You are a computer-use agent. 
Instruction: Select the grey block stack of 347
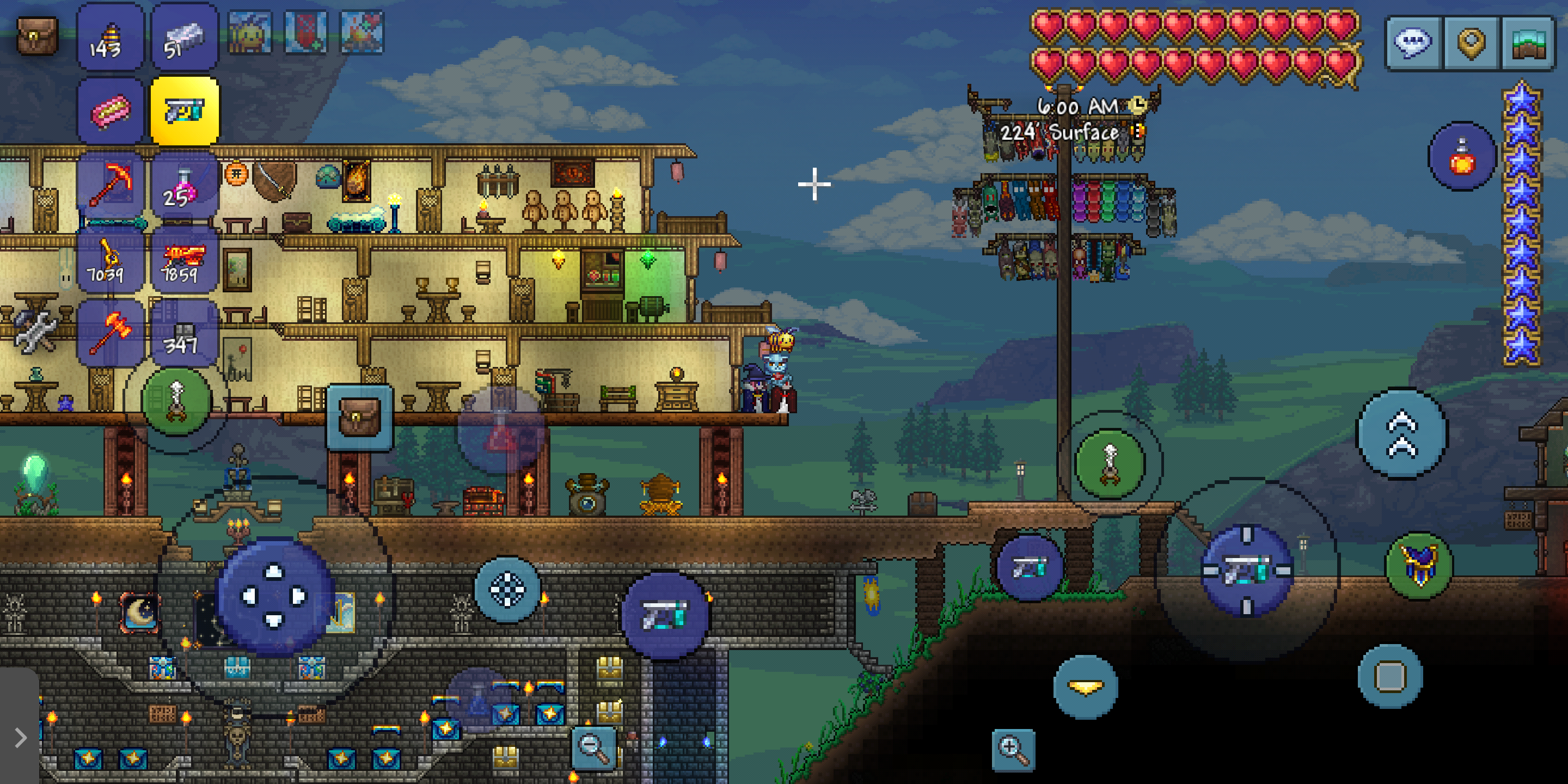coord(185,333)
